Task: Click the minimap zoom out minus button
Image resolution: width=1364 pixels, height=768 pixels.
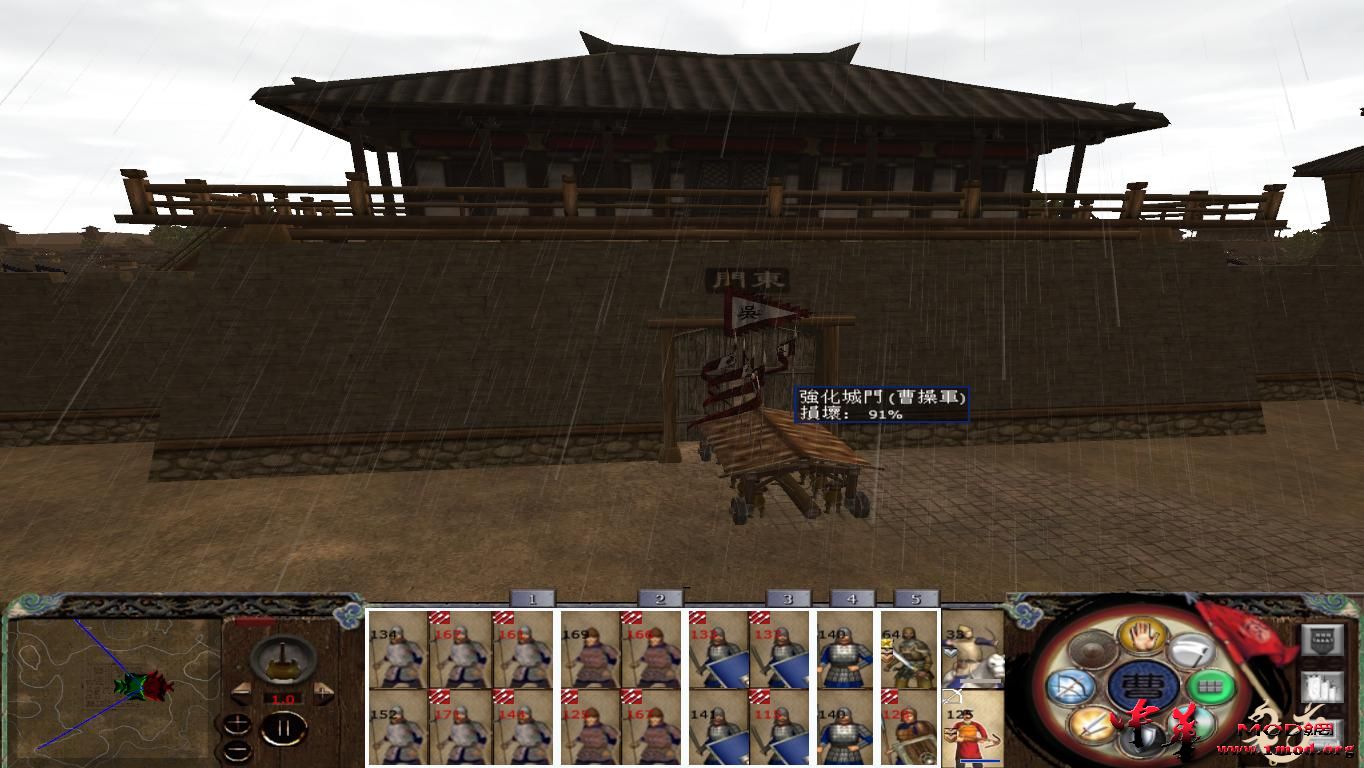Action: (238, 750)
